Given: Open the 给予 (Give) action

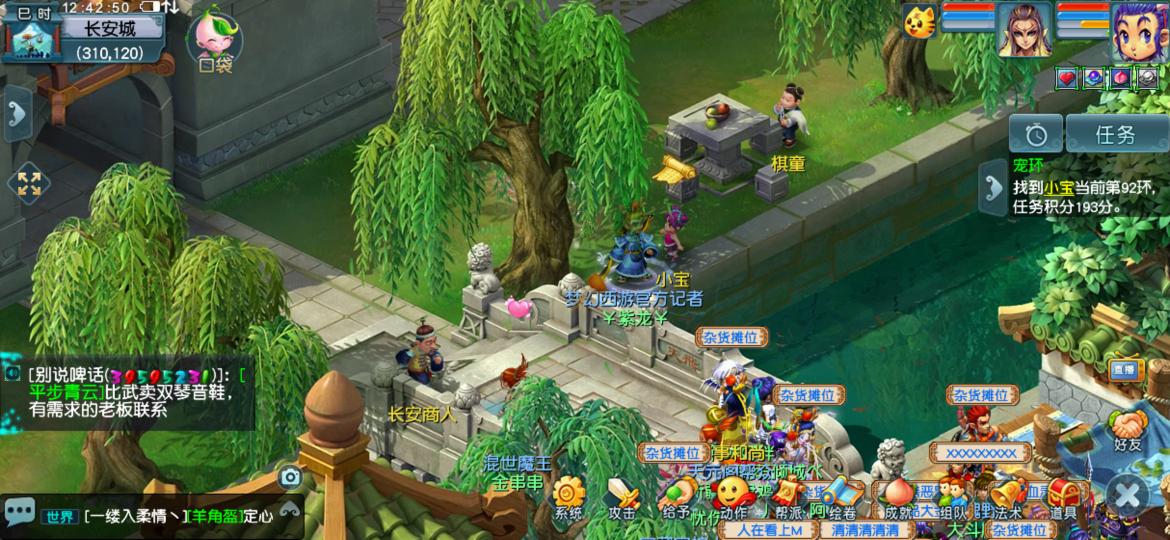Looking at the screenshot, I should click(676, 495).
